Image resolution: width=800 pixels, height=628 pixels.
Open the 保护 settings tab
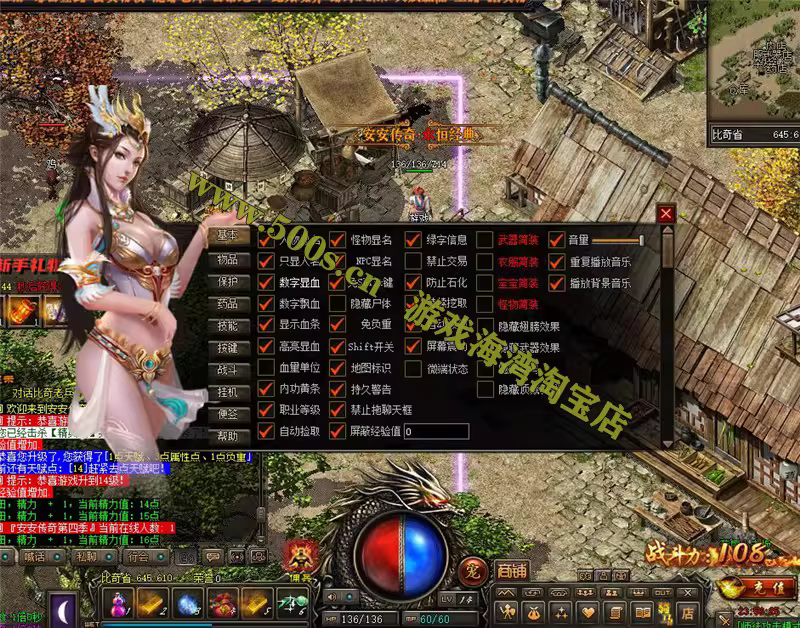tap(228, 281)
